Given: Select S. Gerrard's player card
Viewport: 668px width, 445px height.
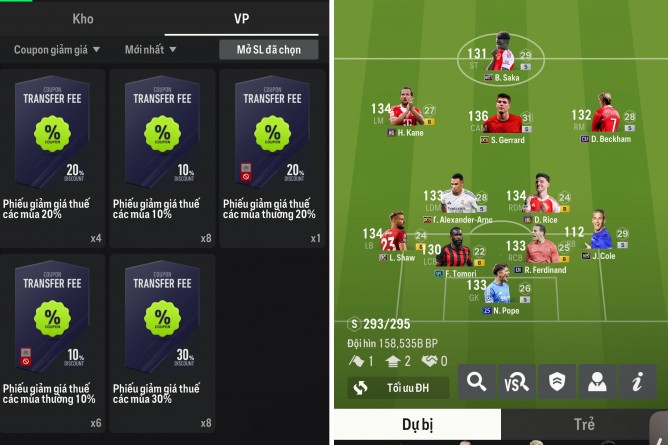Looking at the screenshot, I should click(x=507, y=120).
